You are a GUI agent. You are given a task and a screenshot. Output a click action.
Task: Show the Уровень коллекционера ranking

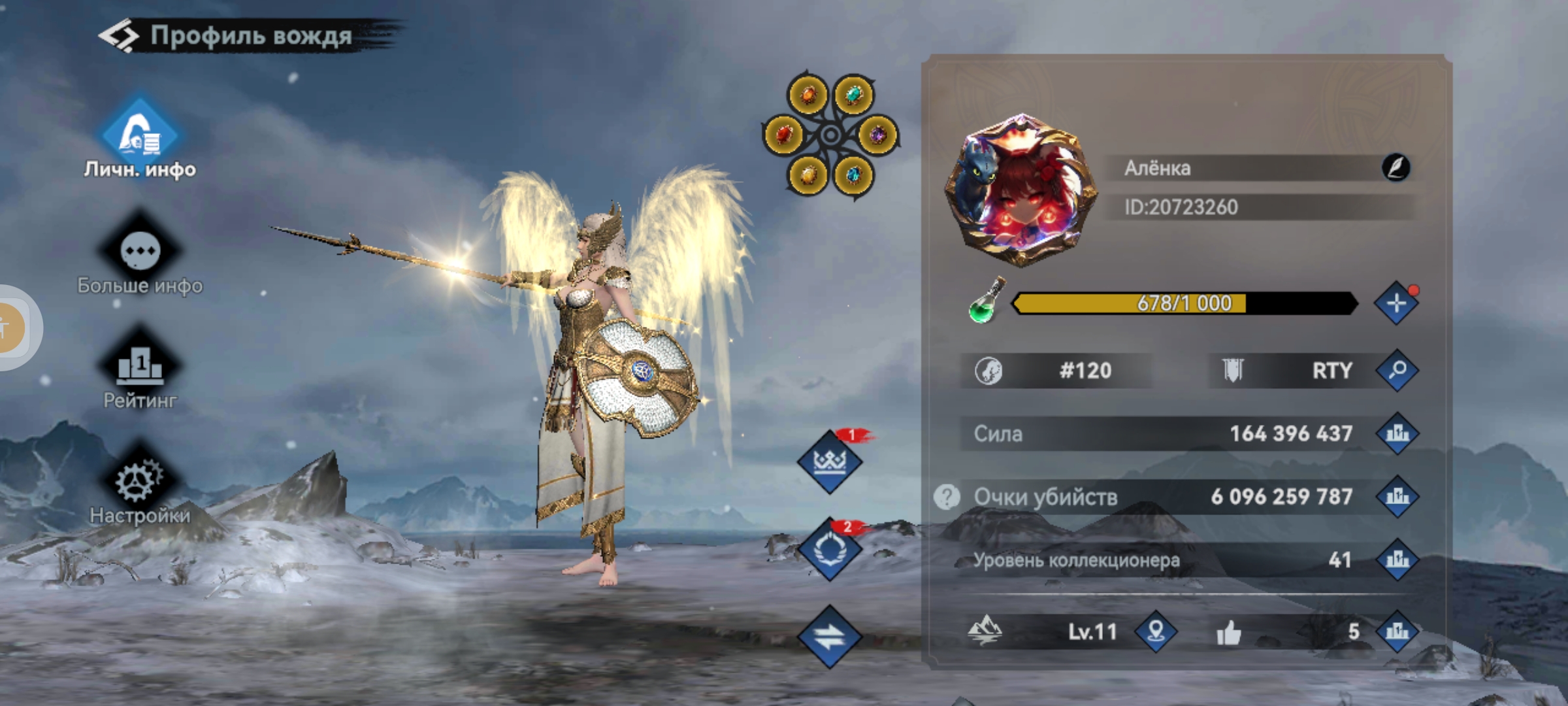pyautogui.click(x=1397, y=560)
